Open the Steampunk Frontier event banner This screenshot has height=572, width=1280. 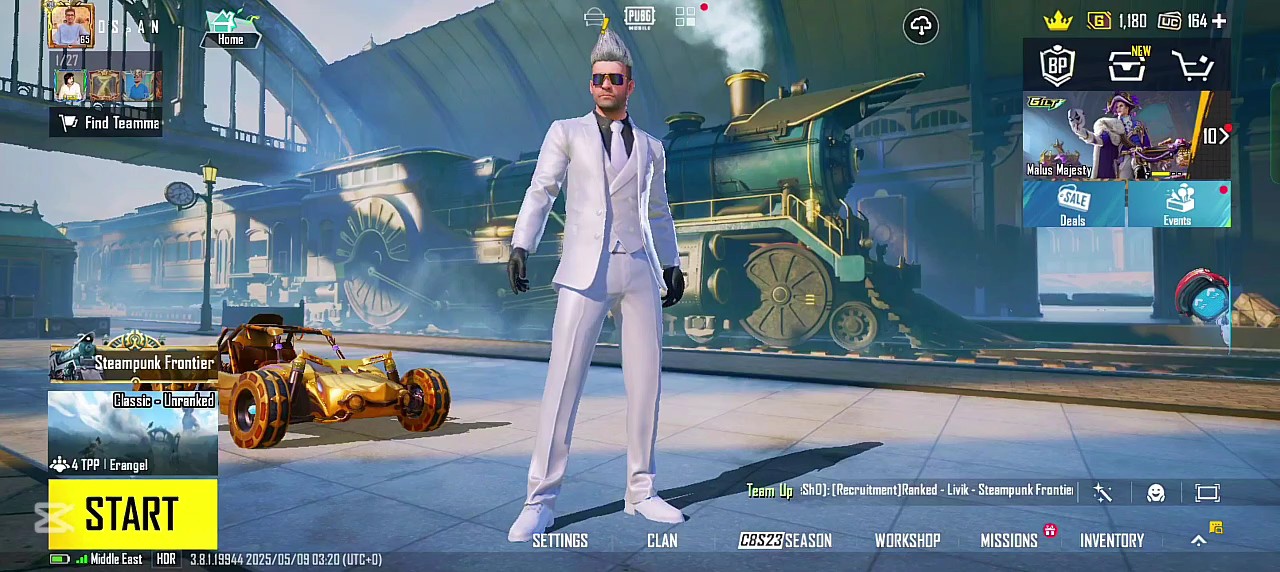point(133,362)
